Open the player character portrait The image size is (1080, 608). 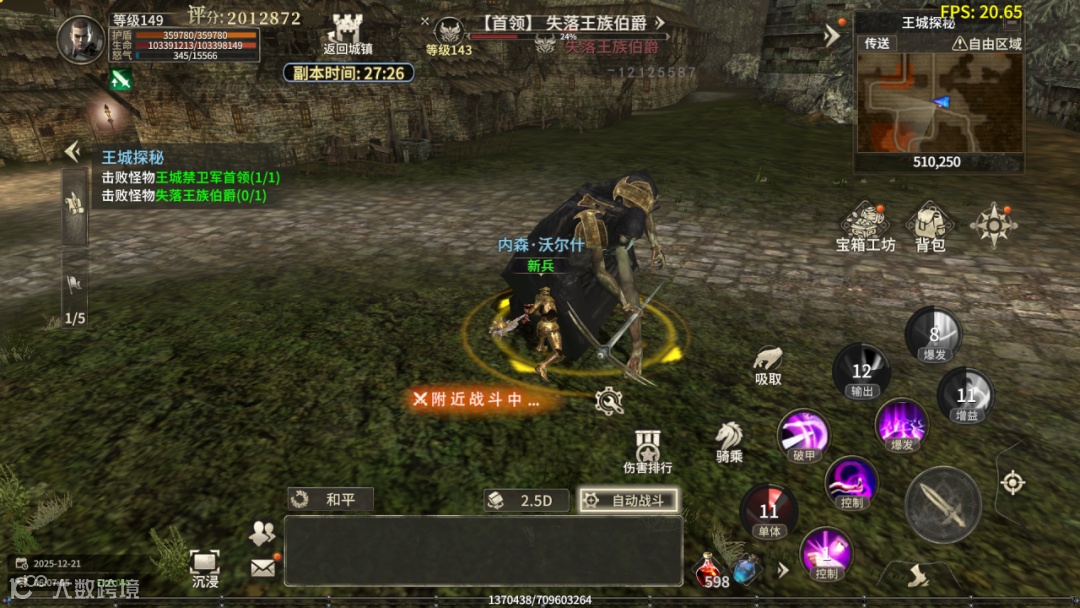click(x=81, y=40)
